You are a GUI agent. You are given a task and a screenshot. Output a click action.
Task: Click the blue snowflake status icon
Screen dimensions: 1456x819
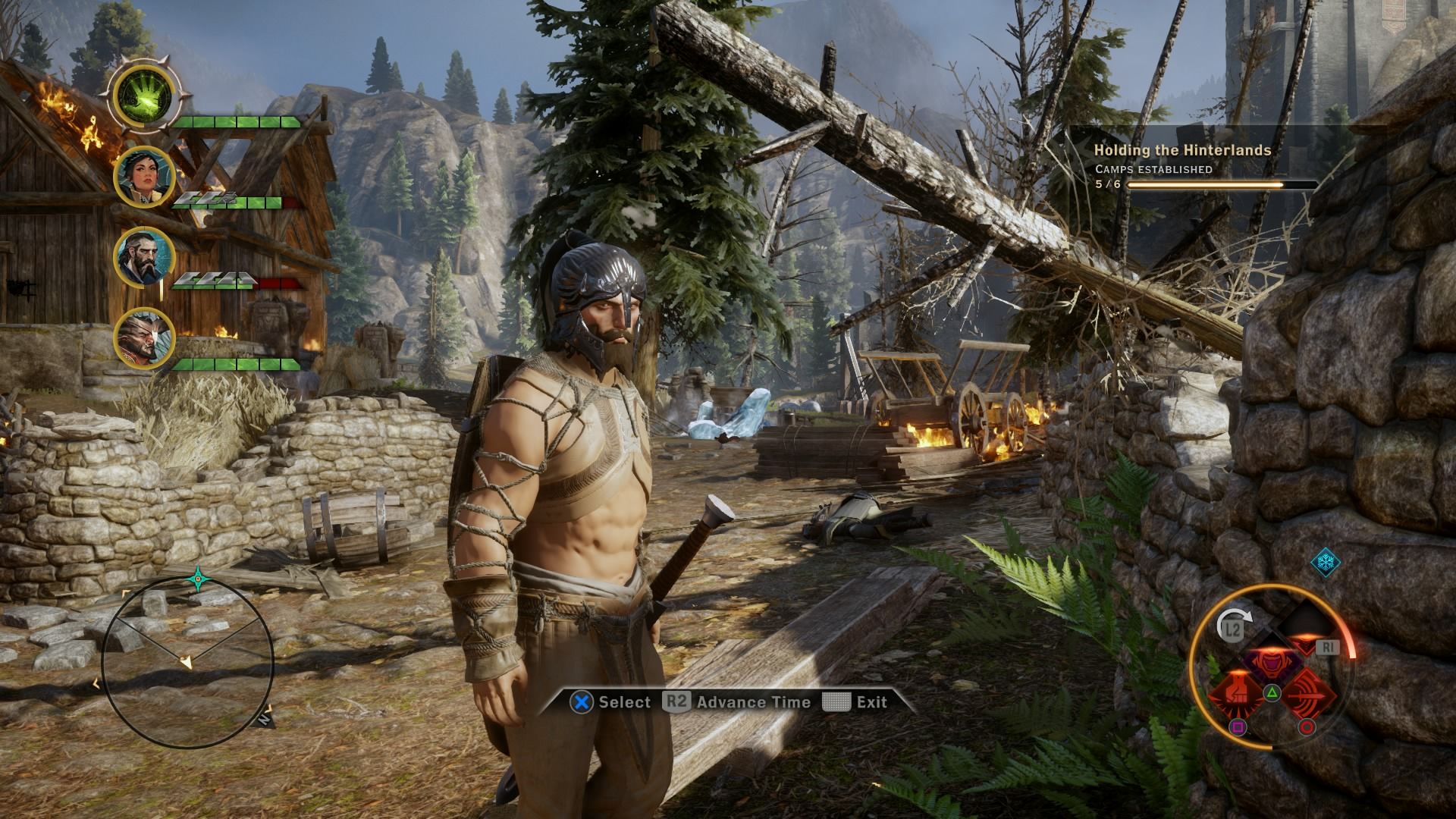coord(1326,563)
